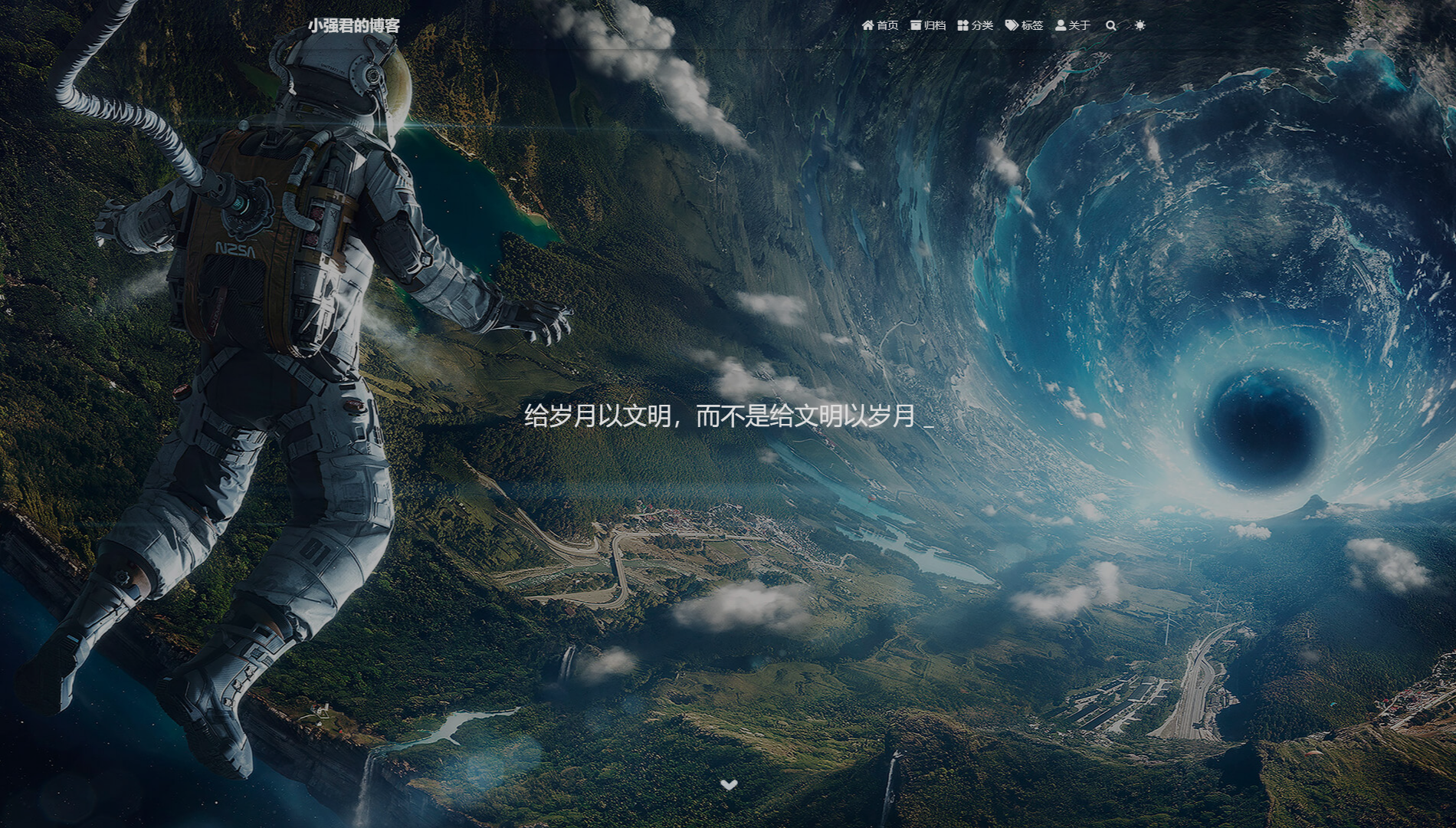This screenshot has width=1456, height=828.
Task: Click the grid icon beside 分类
Action: (964, 25)
